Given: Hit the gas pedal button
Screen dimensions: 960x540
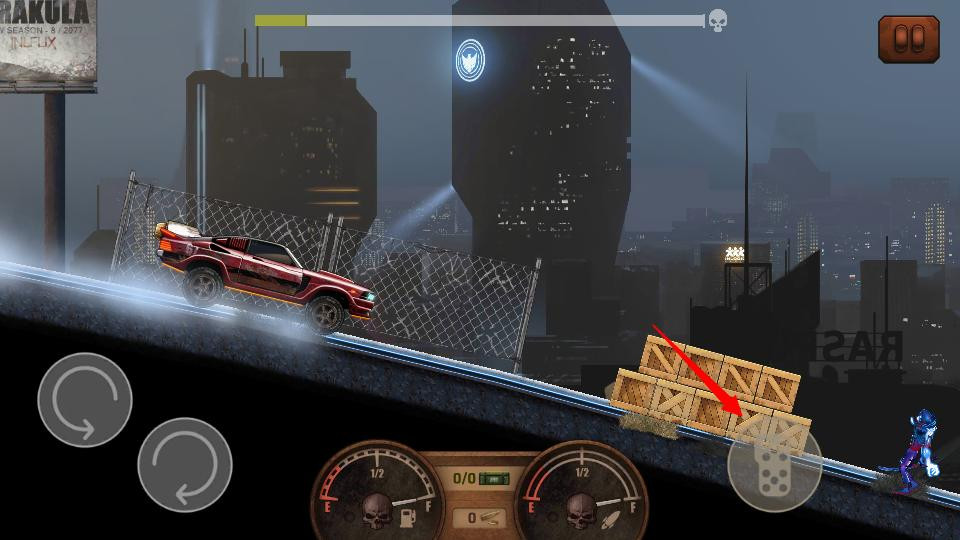Looking at the screenshot, I should click(775, 465).
